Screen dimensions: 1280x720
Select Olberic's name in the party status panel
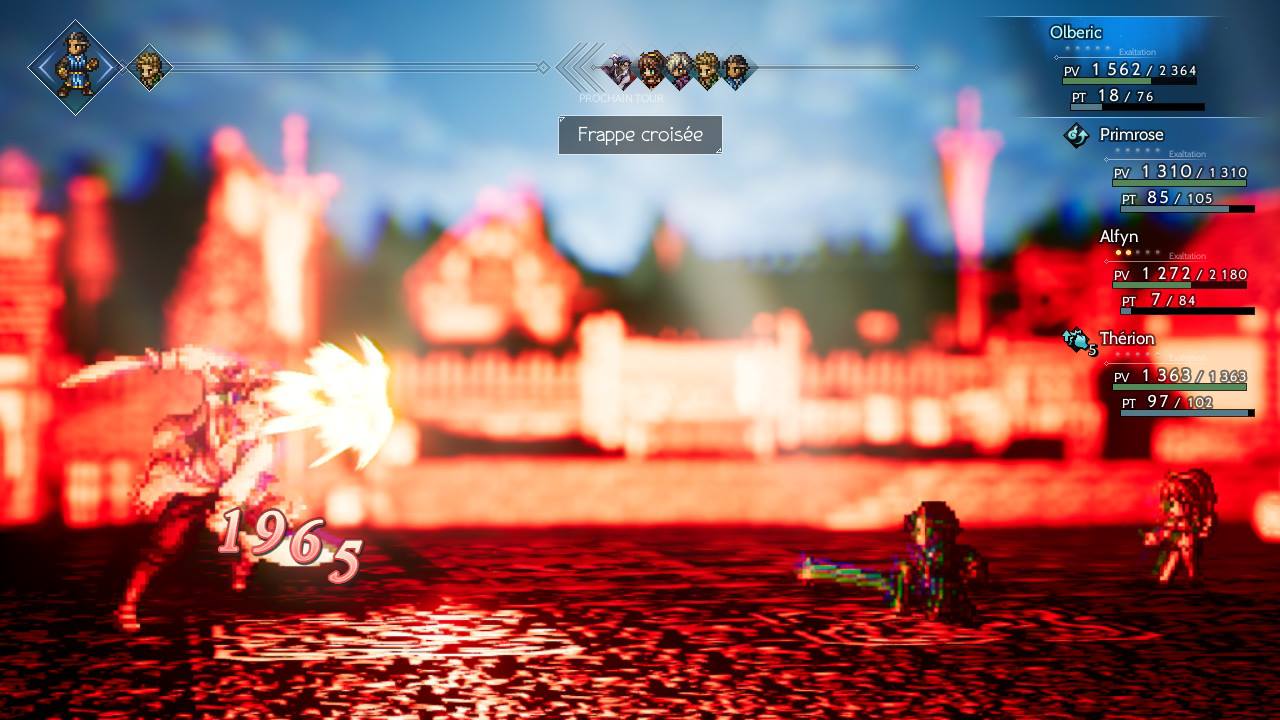(1075, 32)
